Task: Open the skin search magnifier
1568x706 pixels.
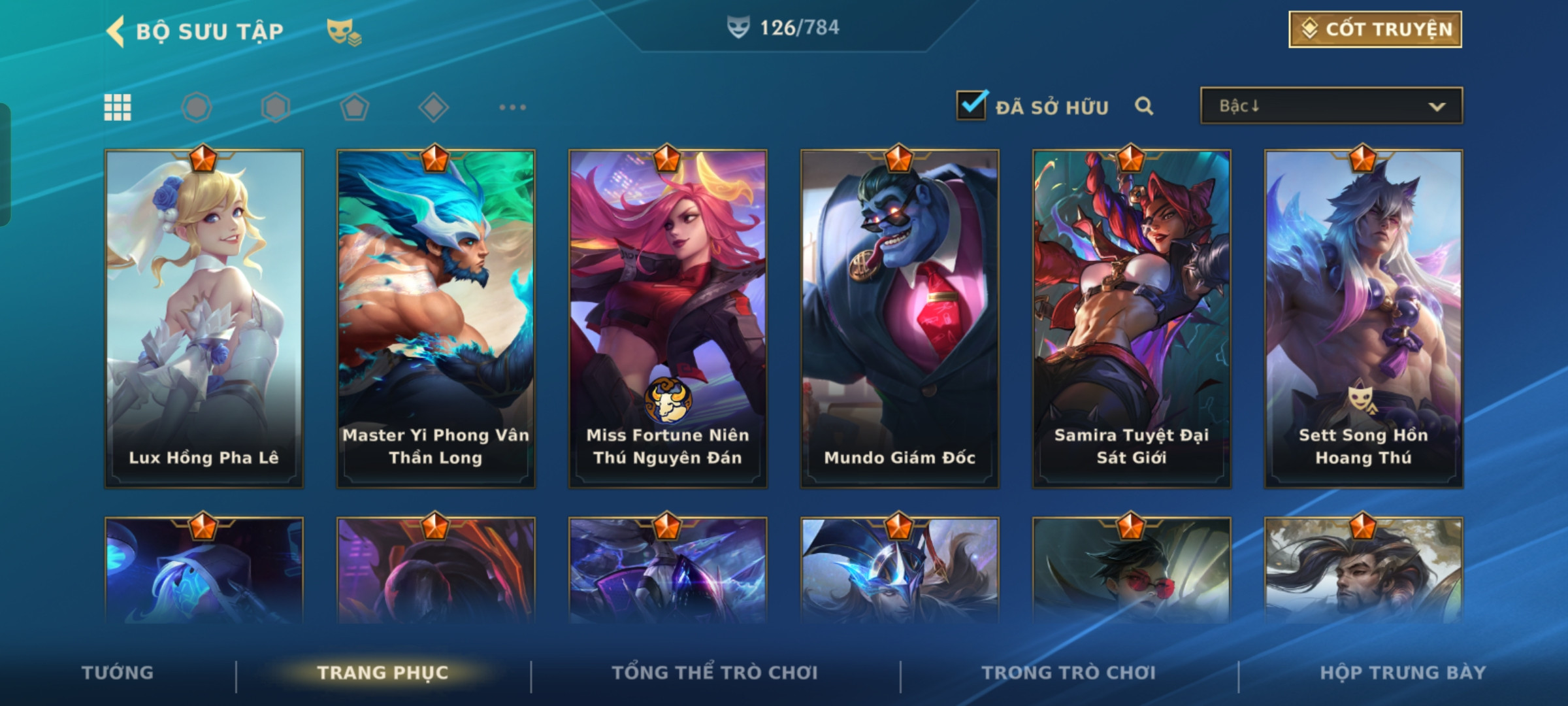Action: pos(1143,106)
